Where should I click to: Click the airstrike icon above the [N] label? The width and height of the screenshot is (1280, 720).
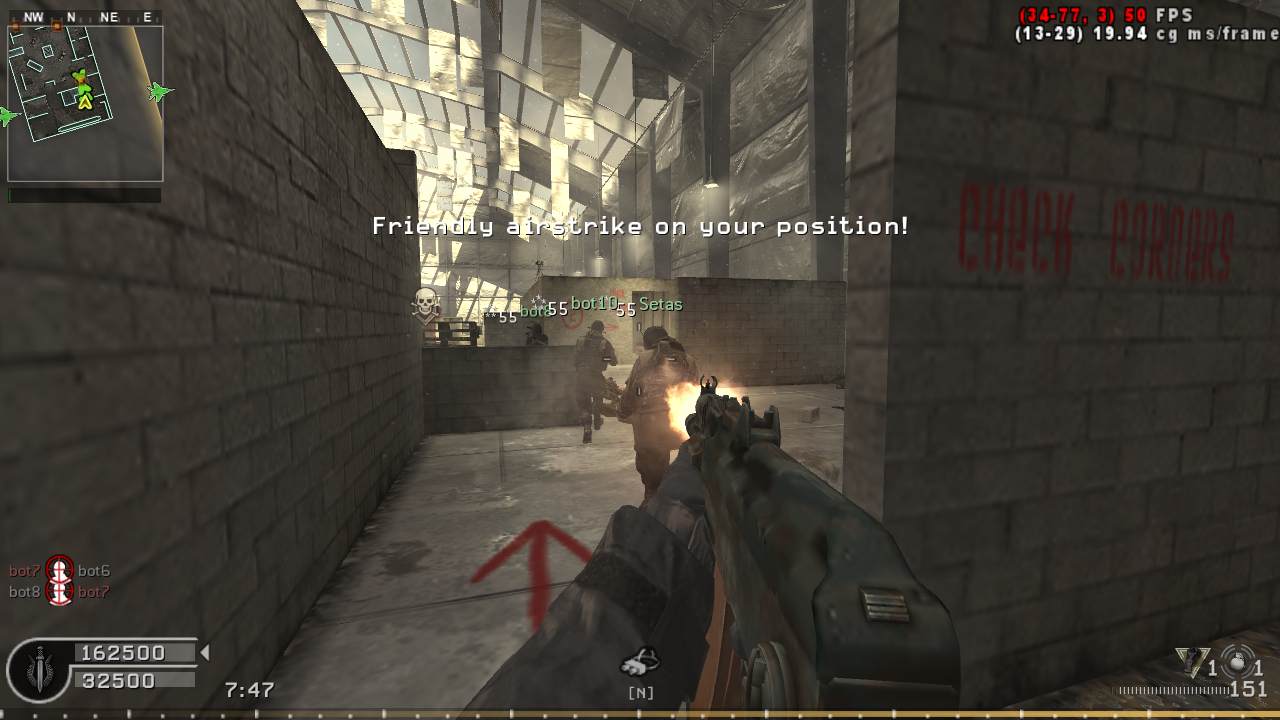tap(640, 661)
